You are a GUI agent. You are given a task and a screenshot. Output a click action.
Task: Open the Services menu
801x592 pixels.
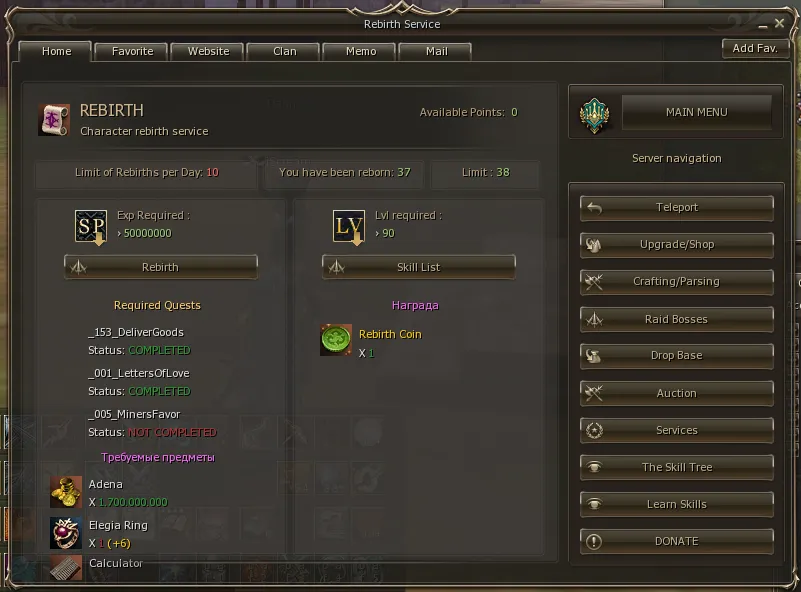pos(677,430)
